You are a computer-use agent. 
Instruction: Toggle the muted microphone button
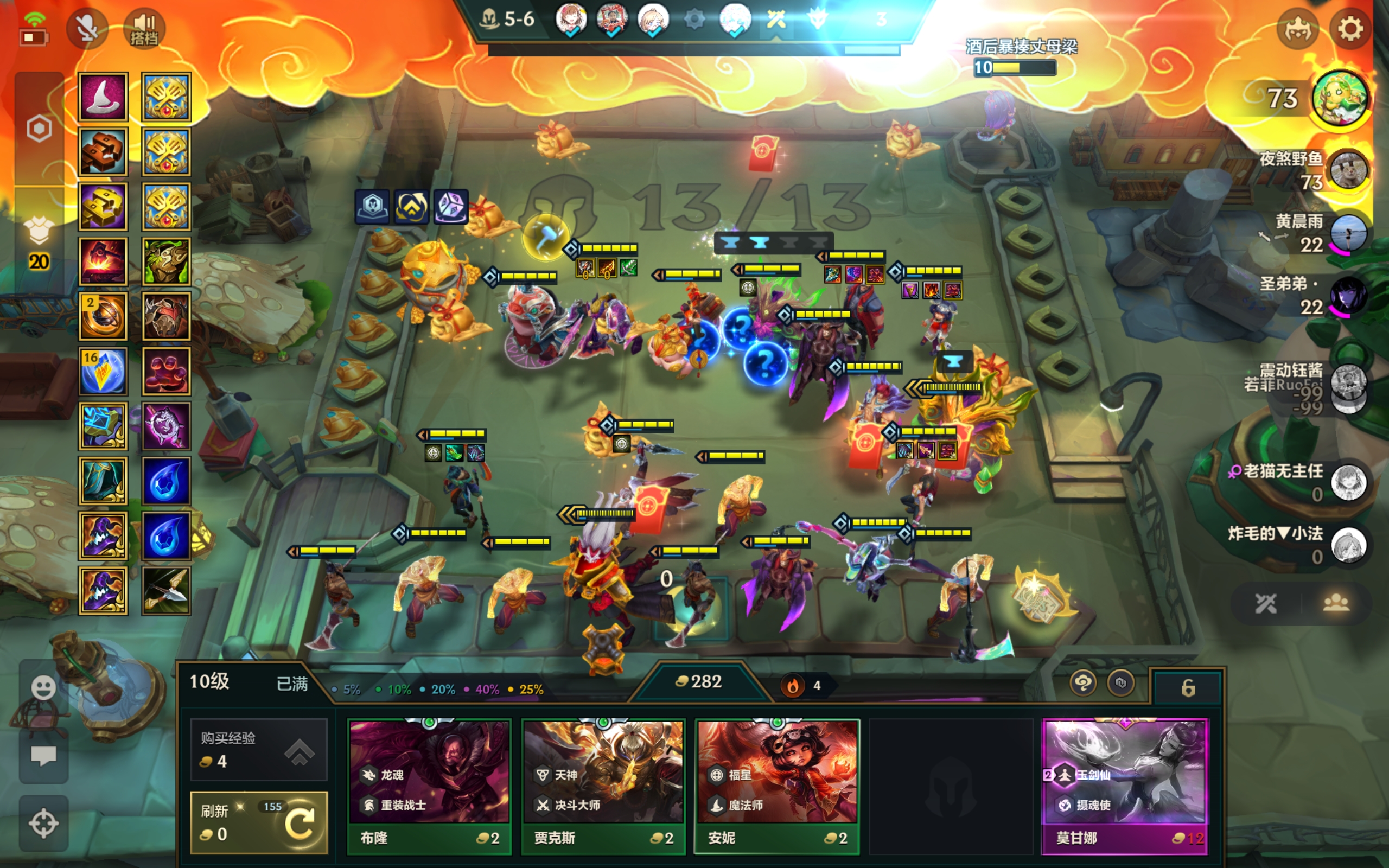87,29
